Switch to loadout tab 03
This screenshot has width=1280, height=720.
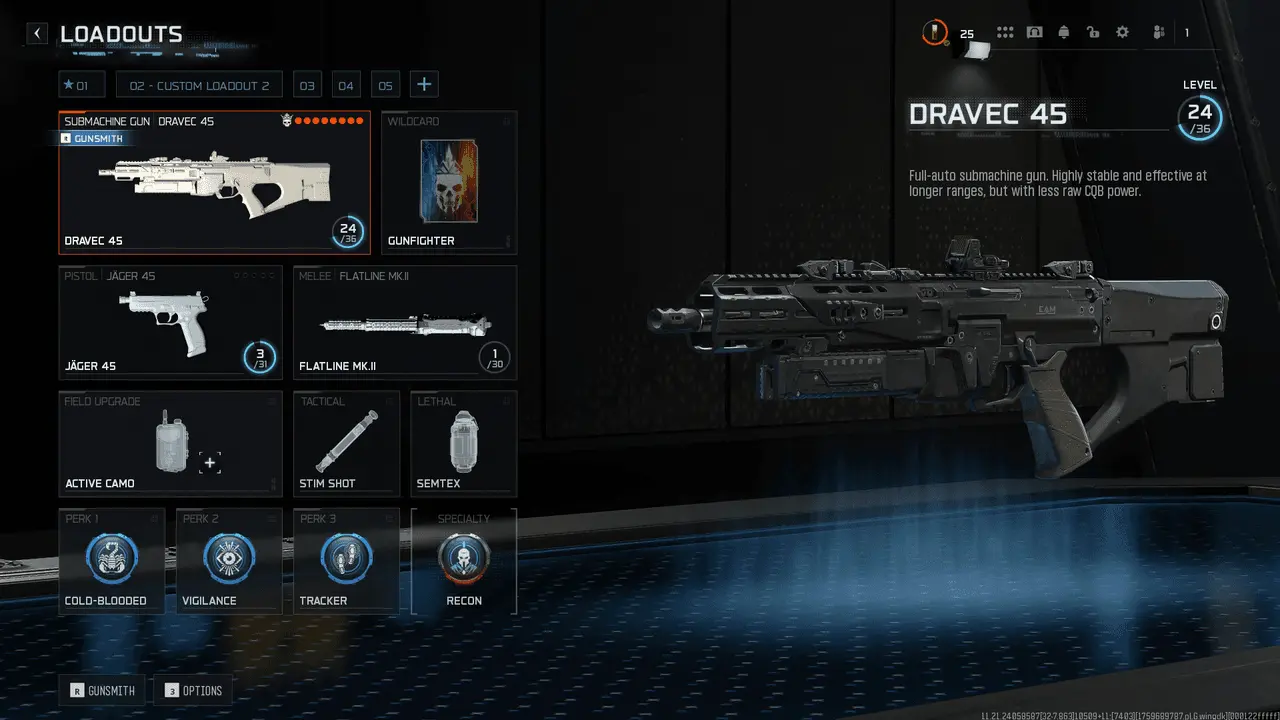pyautogui.click(x=307, y=84)
